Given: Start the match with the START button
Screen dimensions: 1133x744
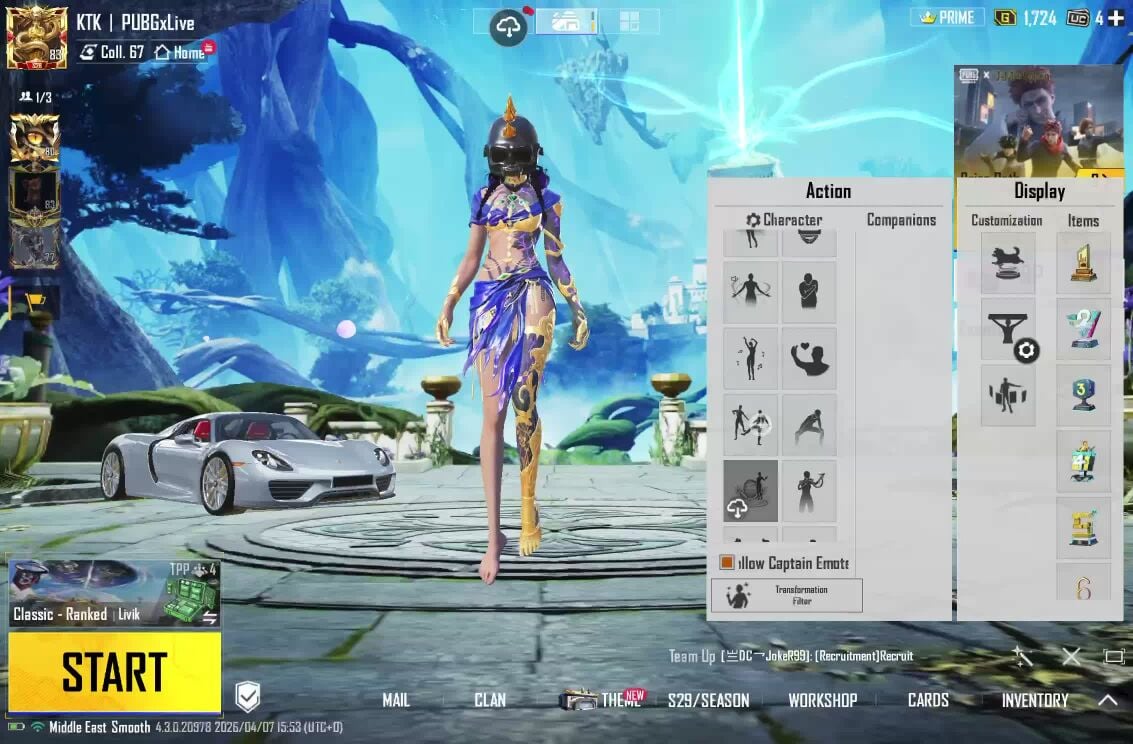Looking at the screenshot, I should point(114,671).
